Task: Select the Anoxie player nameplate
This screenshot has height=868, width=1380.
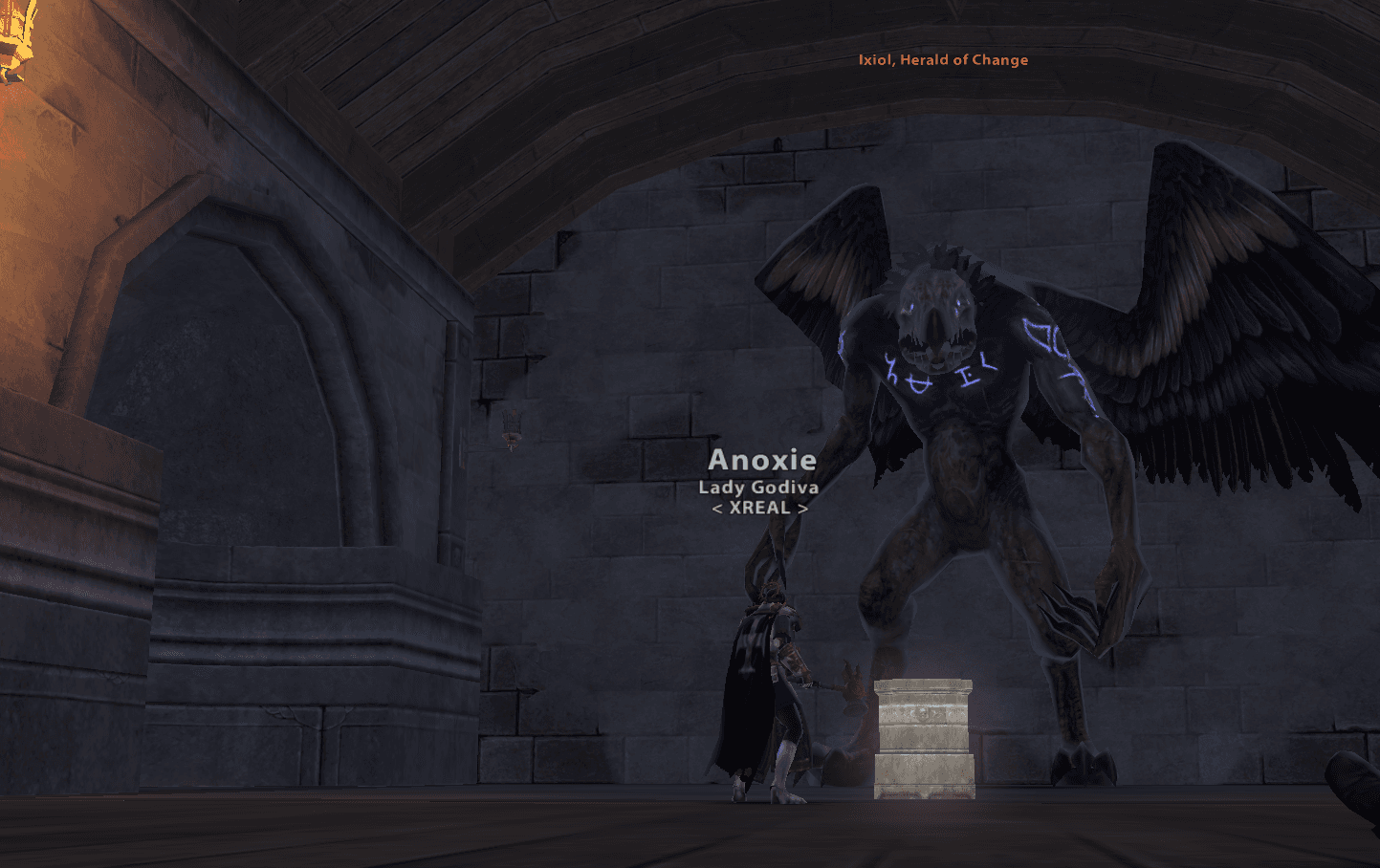Action: (761, 461)
